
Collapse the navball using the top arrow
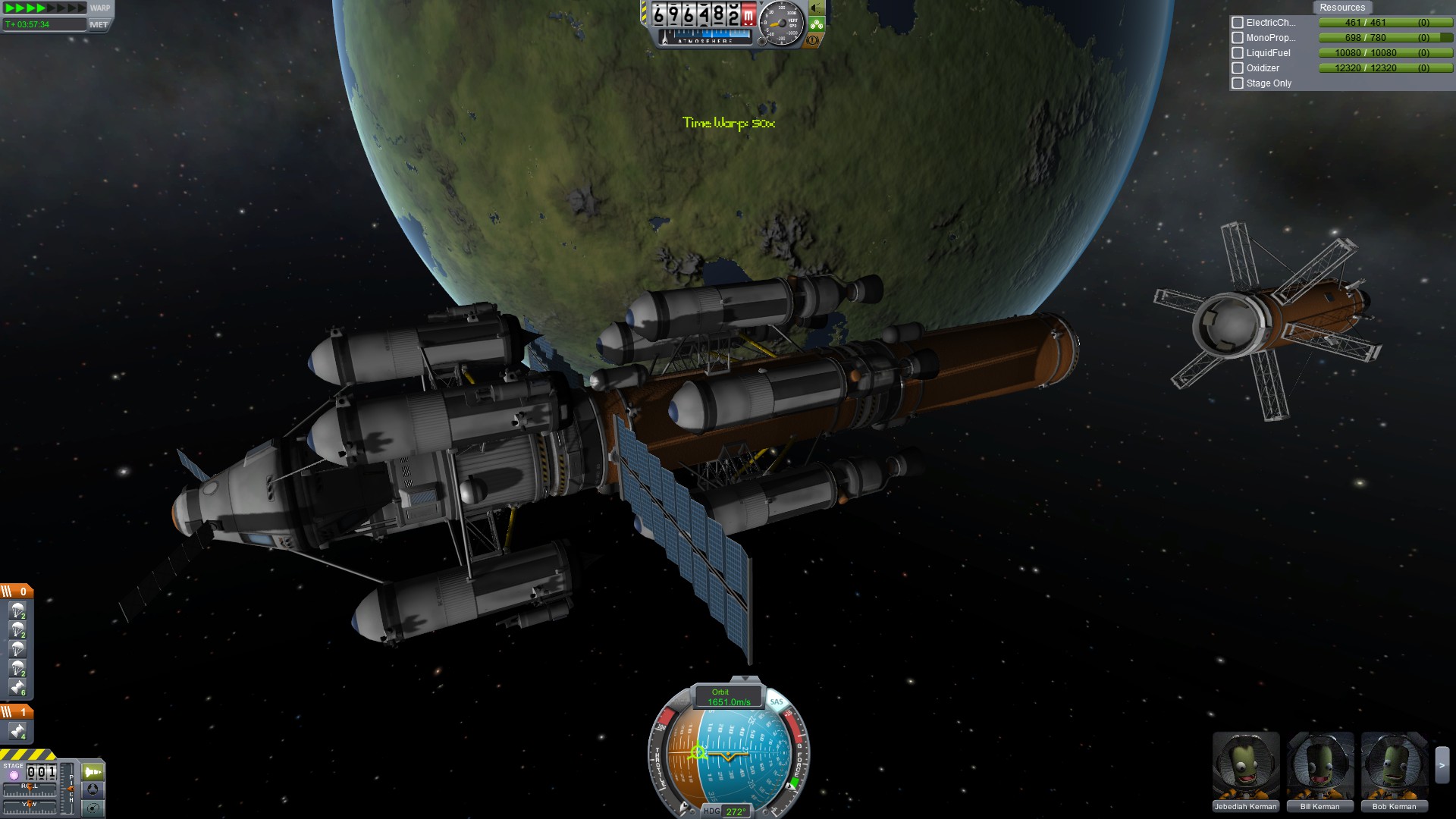tap(745, 679)
